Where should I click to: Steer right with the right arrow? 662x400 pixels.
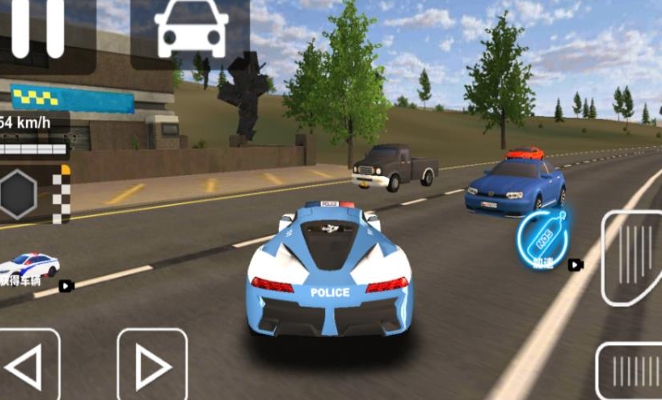[152, 366]
